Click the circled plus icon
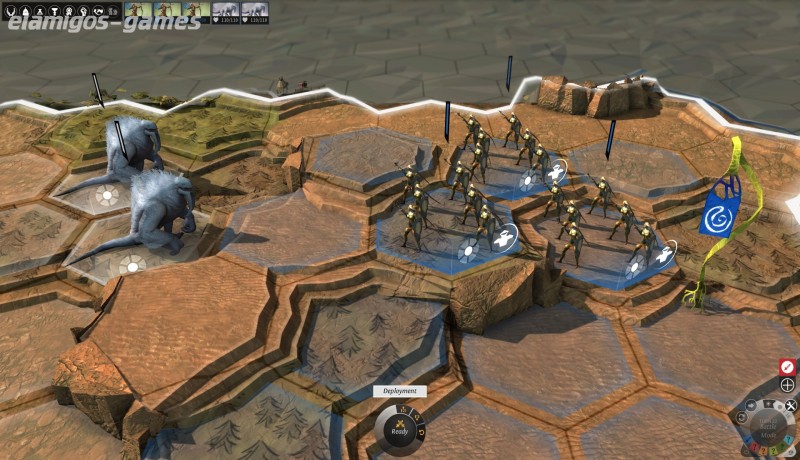Screen dimensions: 800x460 coord(787,385)
